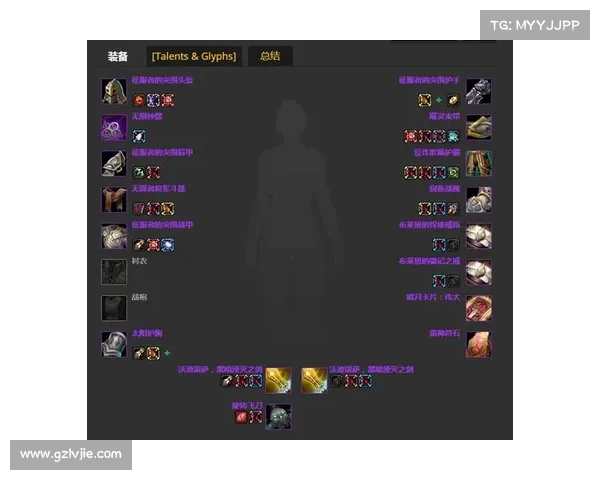The image size is (600, 480).
Task: Select the purple swirl necklace slot
Action: pyautogui.click(x=114, y=127)
